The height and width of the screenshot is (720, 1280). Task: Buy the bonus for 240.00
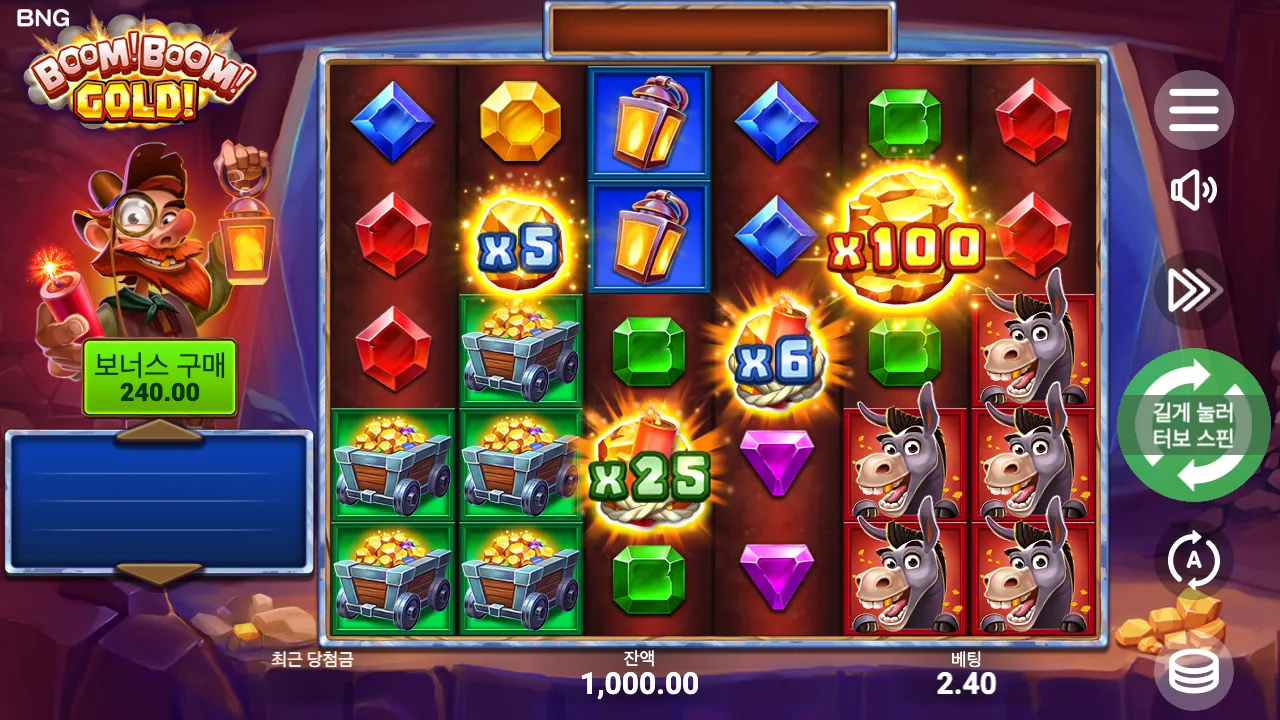point(160,378)
